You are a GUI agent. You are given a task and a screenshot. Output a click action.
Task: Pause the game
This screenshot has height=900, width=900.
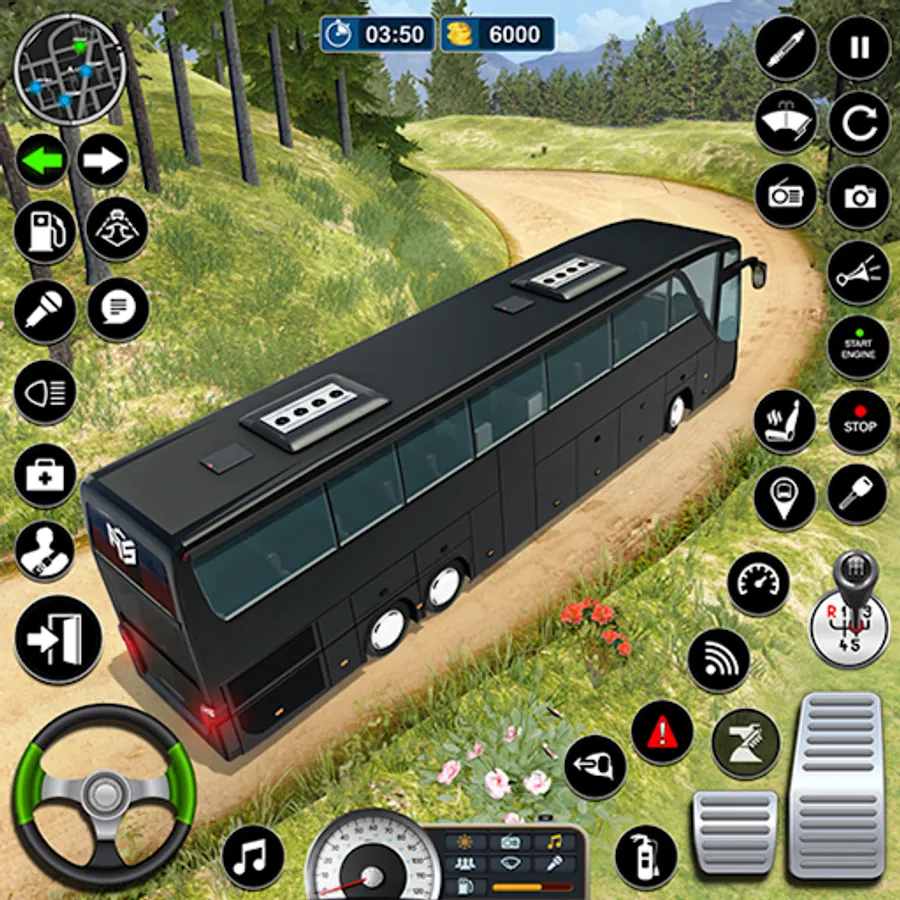pos(859,48)
